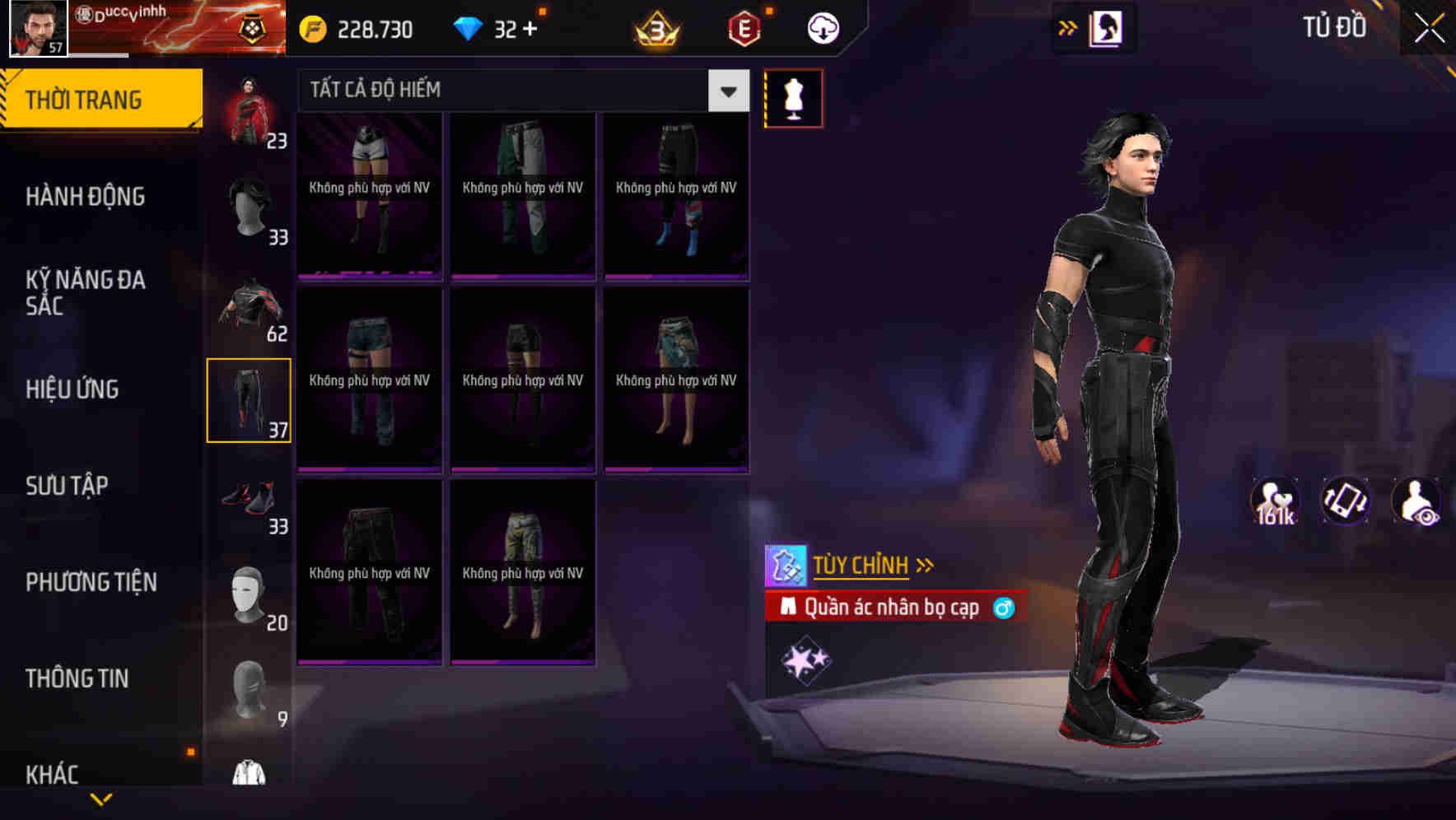Select the highlighted pants category with 37 items
This screenshot has width=1456, height=820.
[250, 398]
